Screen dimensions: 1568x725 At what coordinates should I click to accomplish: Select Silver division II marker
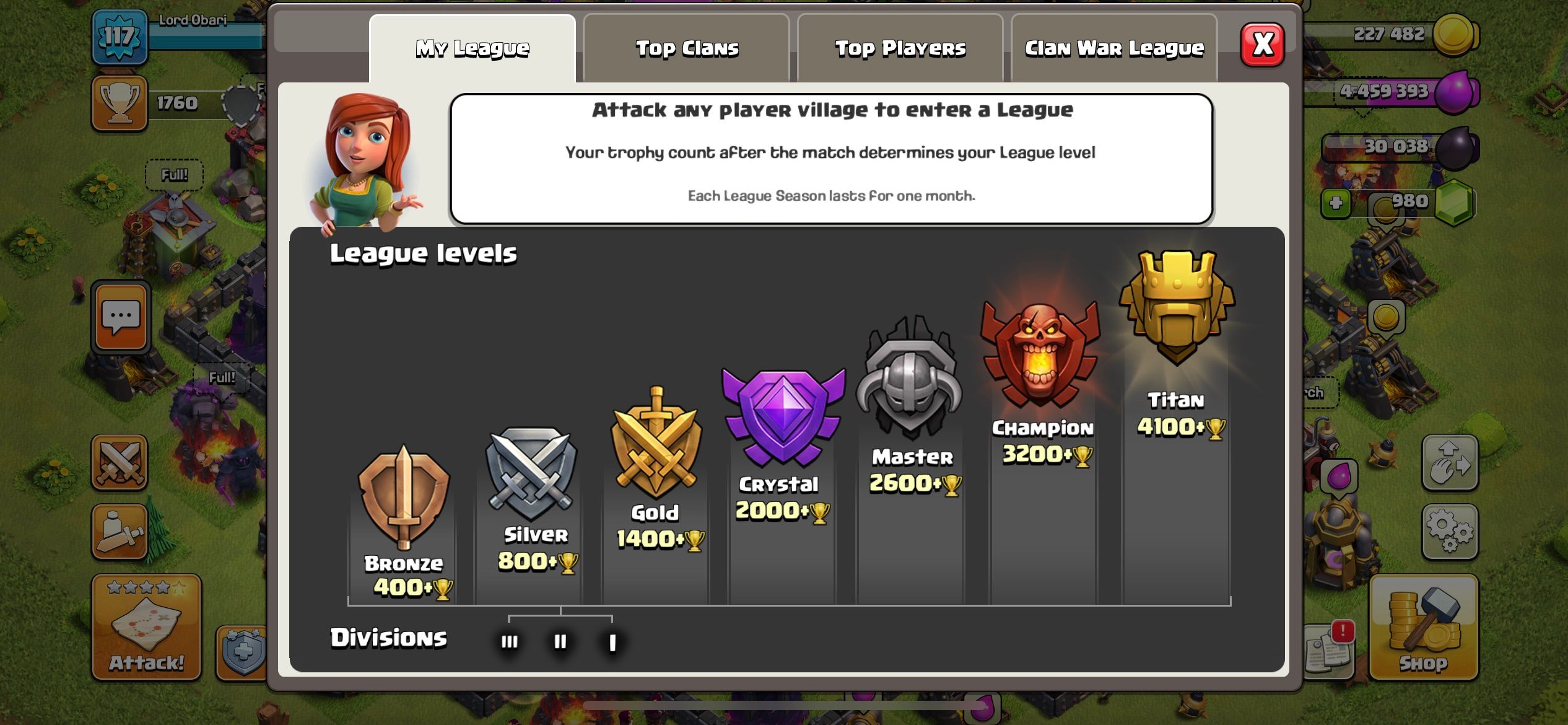click(560, 643)
